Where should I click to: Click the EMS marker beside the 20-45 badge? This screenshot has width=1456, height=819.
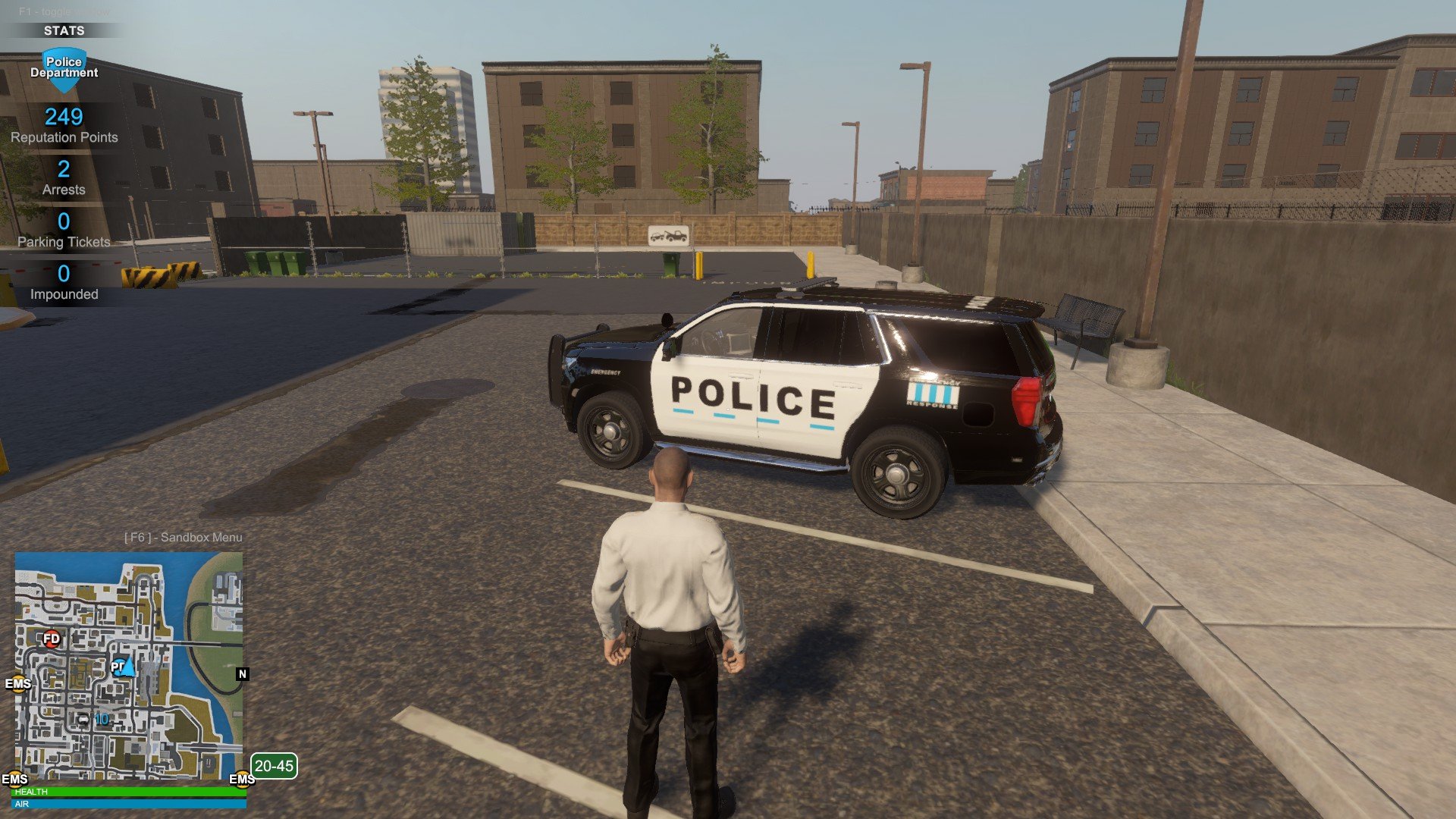[241, 779]
